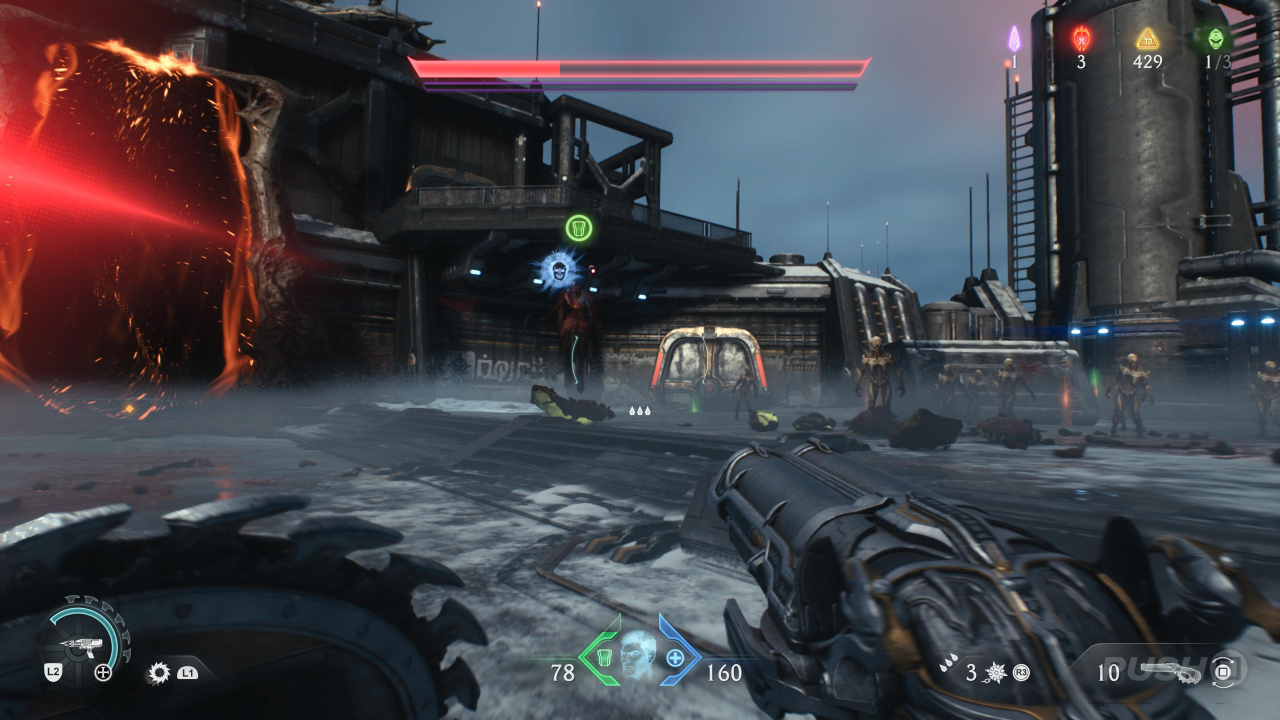Click the yellow triangle currency icon
1280x720 pixels.
pyautogui.click(x=1147, y=38)
